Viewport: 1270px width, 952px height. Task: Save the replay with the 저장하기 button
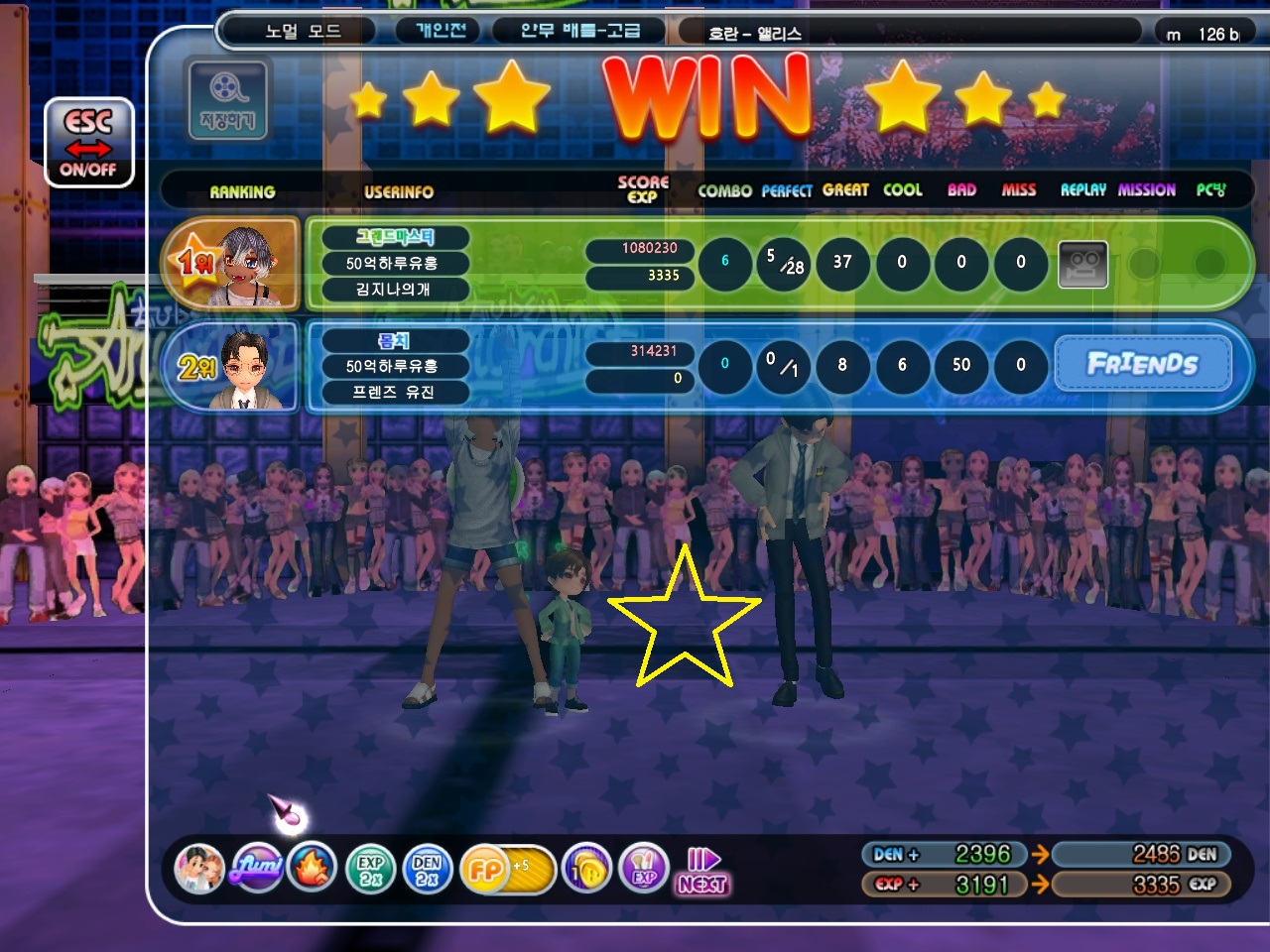point(227,99)
